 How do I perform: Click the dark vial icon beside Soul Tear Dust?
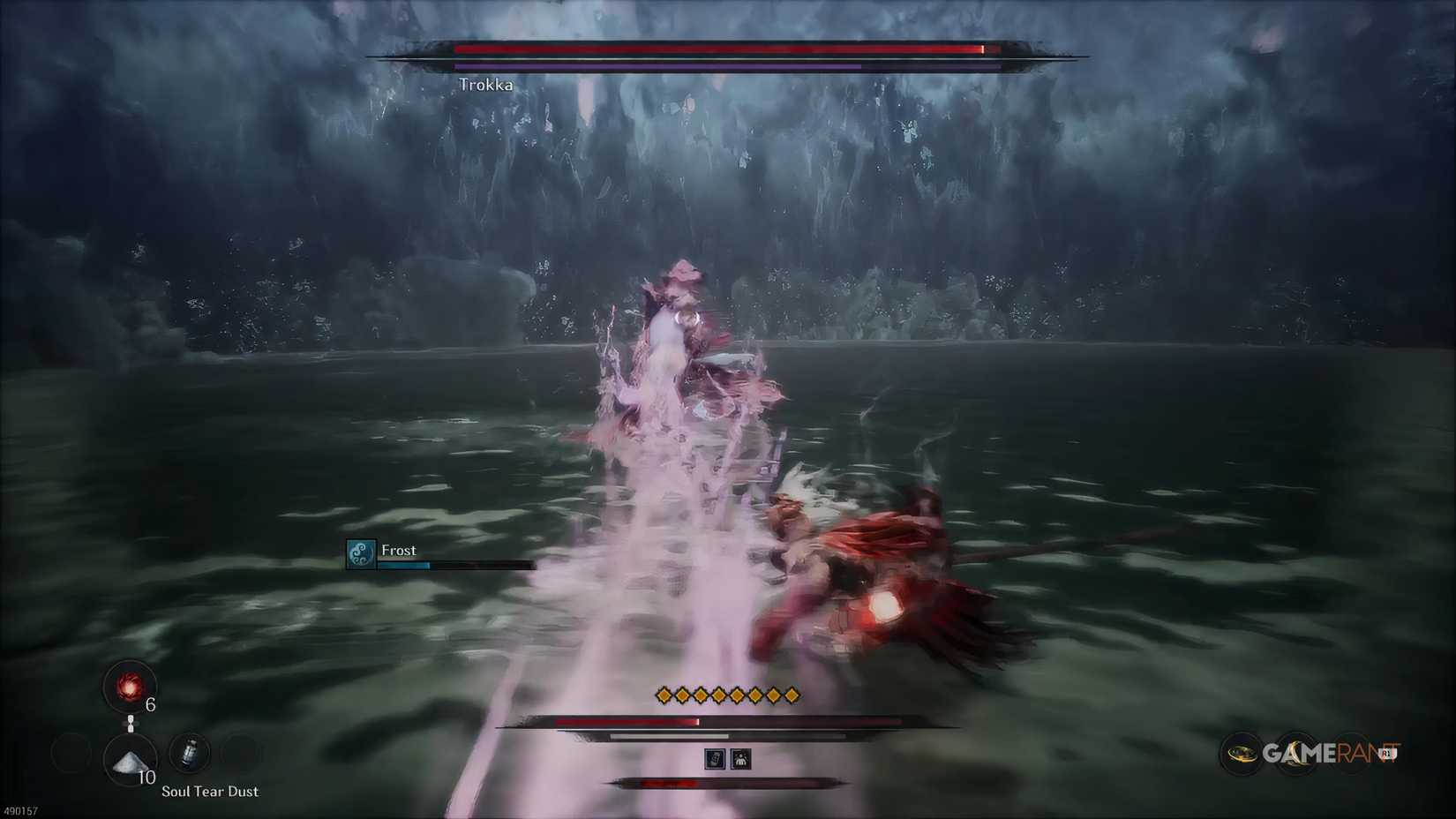pyautogui.click(x=189, y=755)
